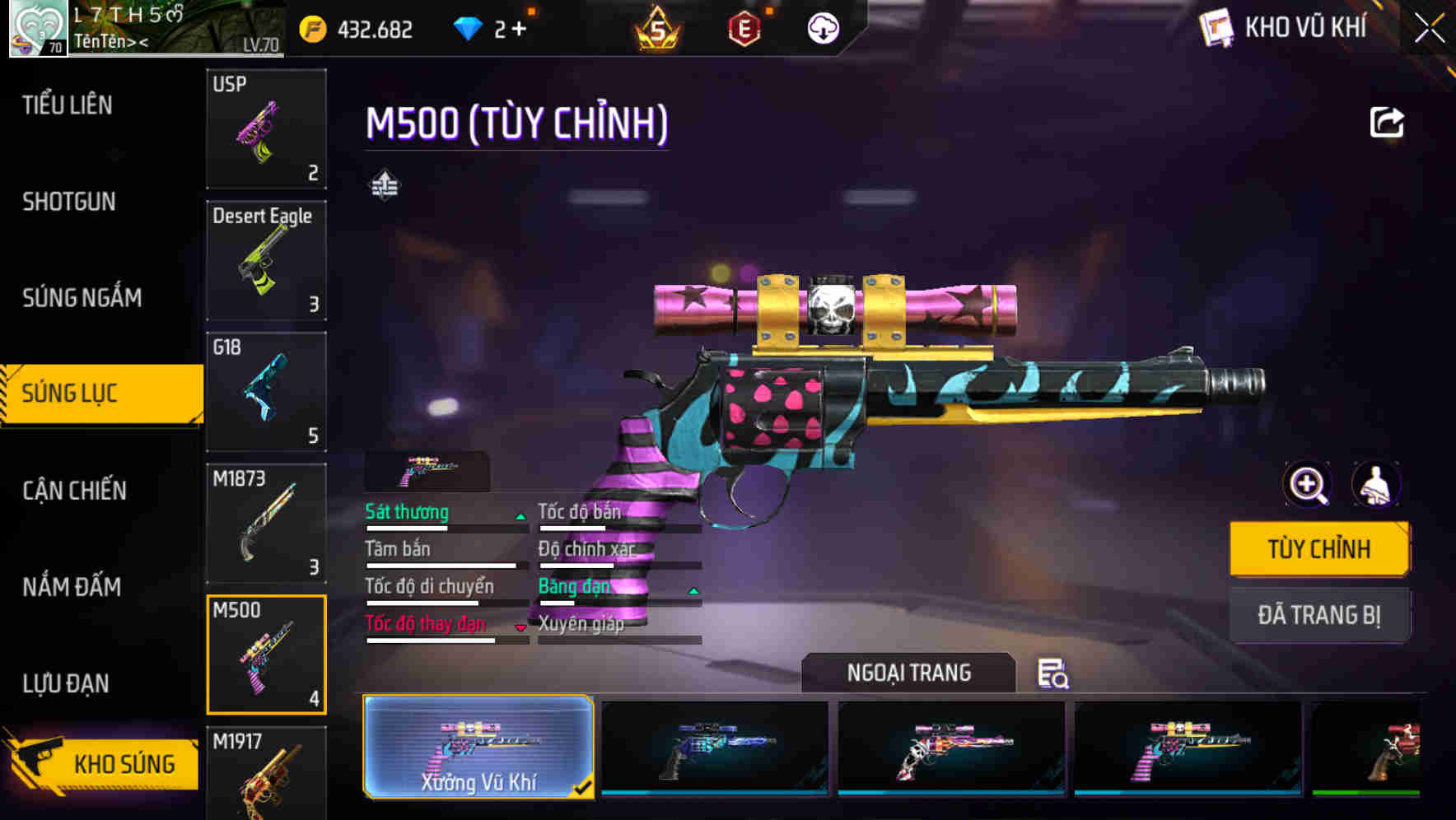The width and height of the screenshot is (1456, 820).
Task: Open character preview icon beside the magnifier
Action: (x=1378, y=485)
